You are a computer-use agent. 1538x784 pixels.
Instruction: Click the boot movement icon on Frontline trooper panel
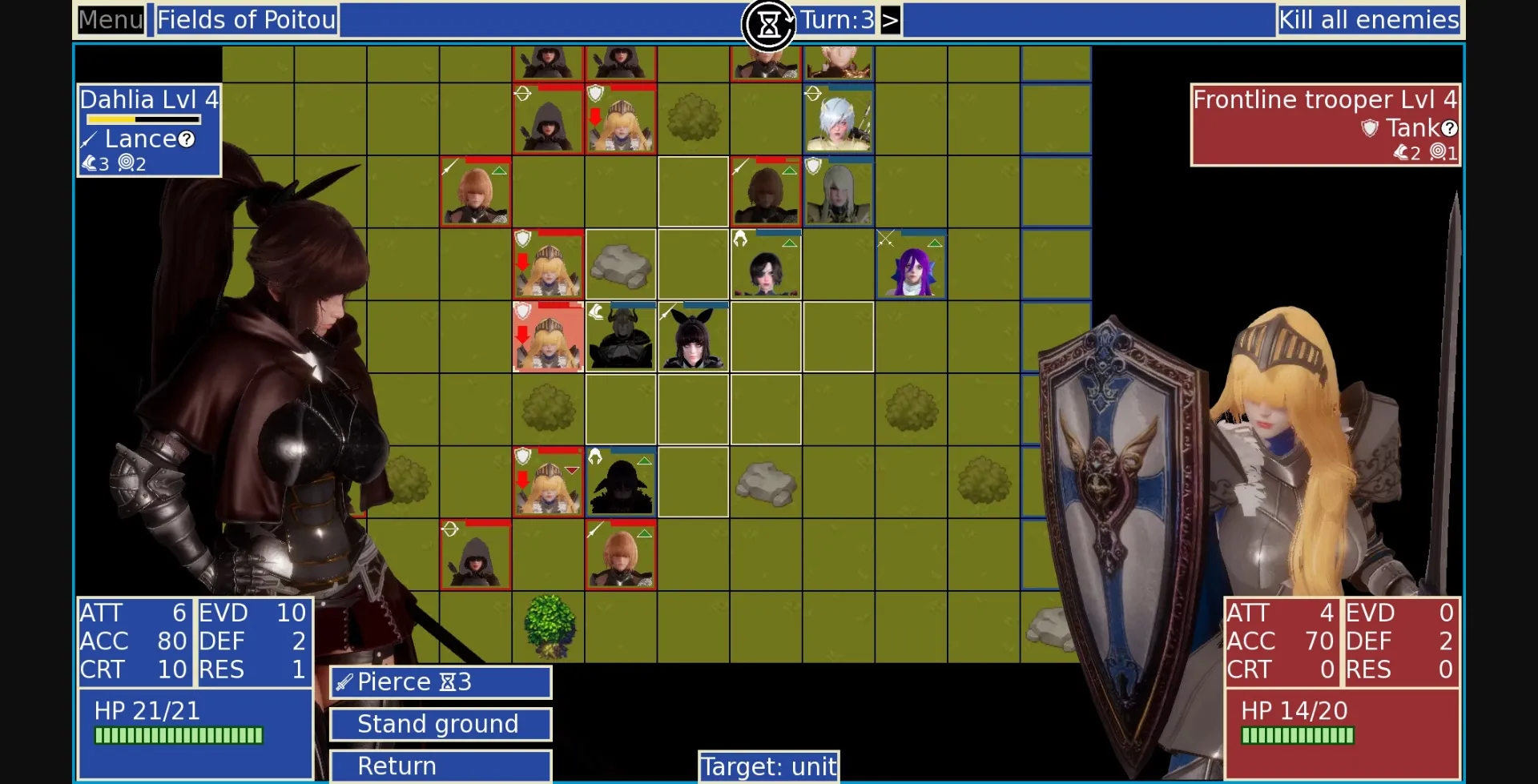click(1401, 154)
